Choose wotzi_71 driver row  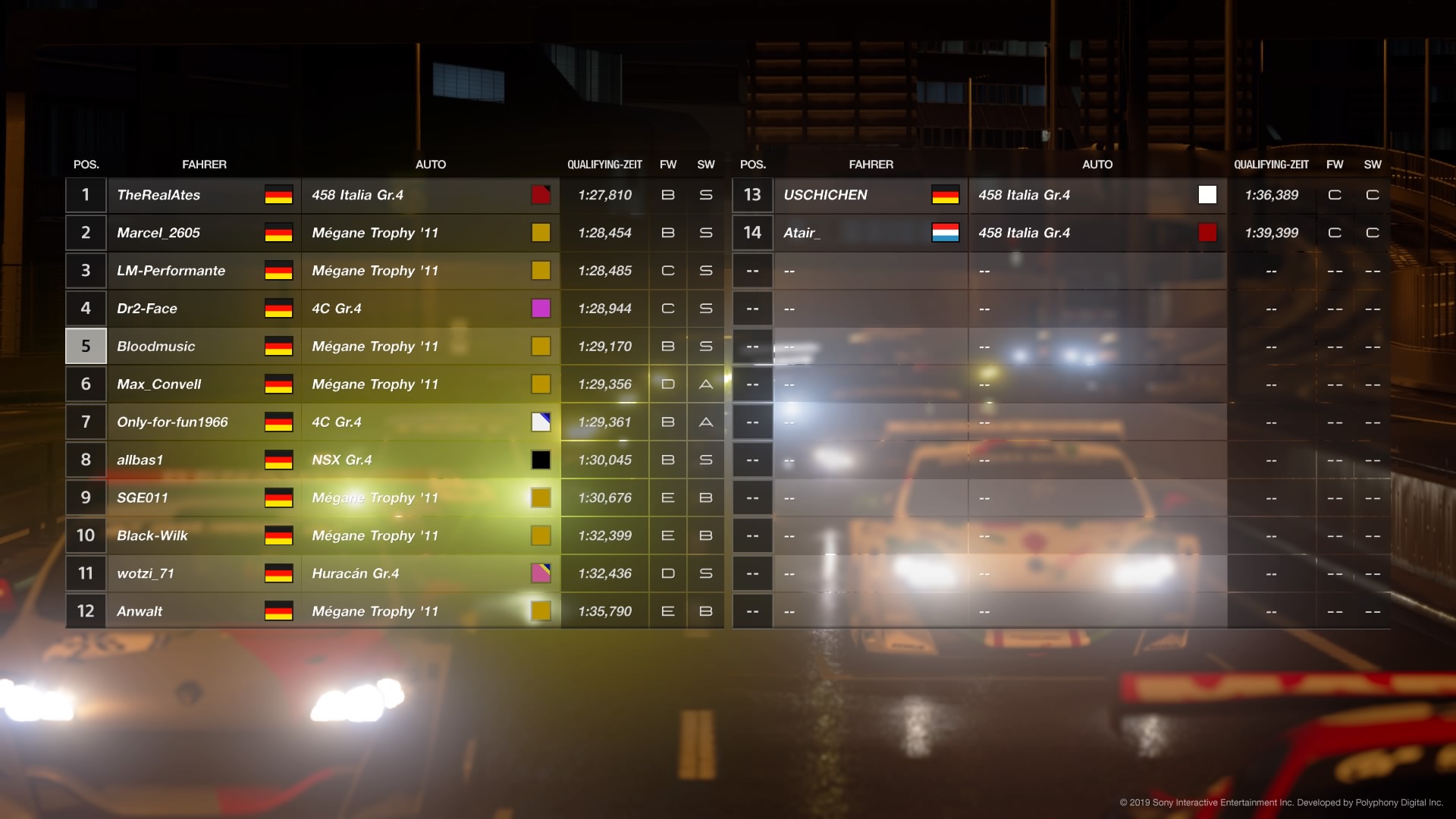tap(146, 574)
